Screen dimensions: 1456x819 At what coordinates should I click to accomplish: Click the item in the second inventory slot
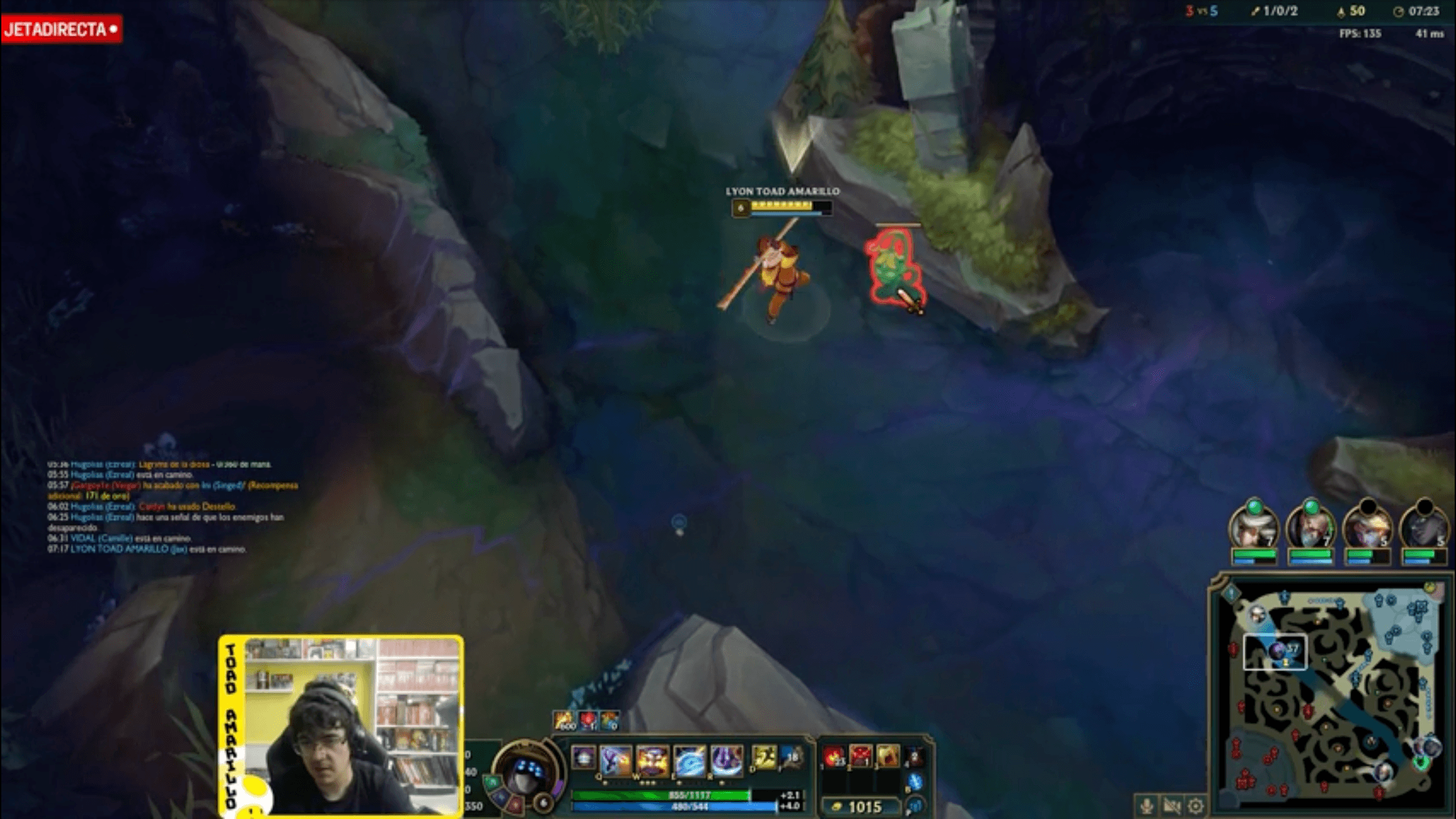tap(860, 756)
